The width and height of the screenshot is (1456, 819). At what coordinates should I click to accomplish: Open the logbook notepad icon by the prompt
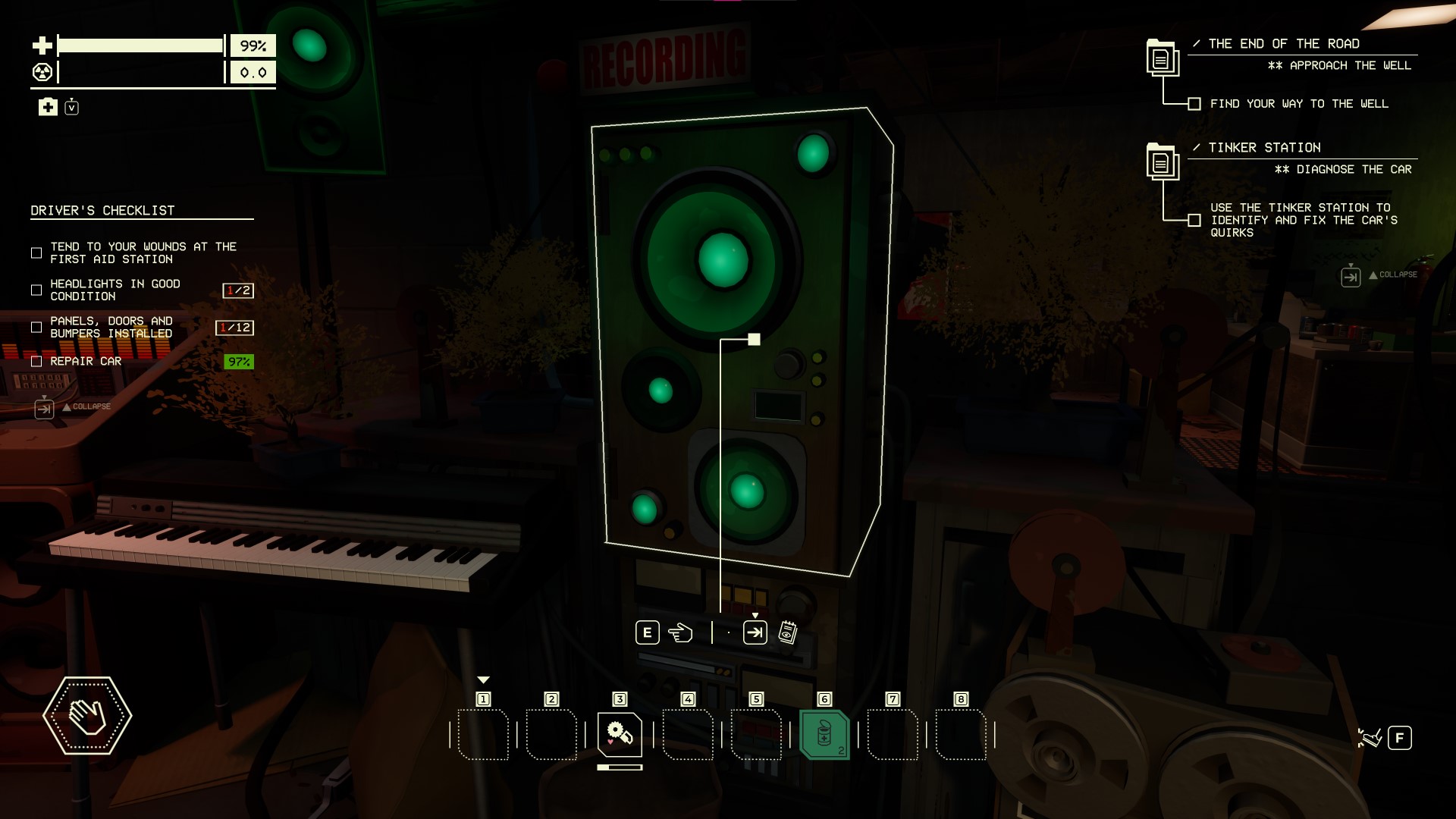click(x=788, y=632)
